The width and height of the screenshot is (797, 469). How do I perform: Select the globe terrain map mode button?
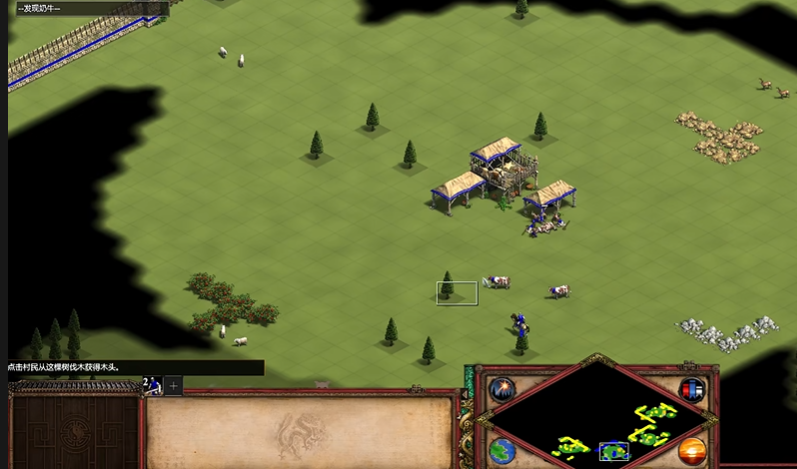tap(502, 451)
